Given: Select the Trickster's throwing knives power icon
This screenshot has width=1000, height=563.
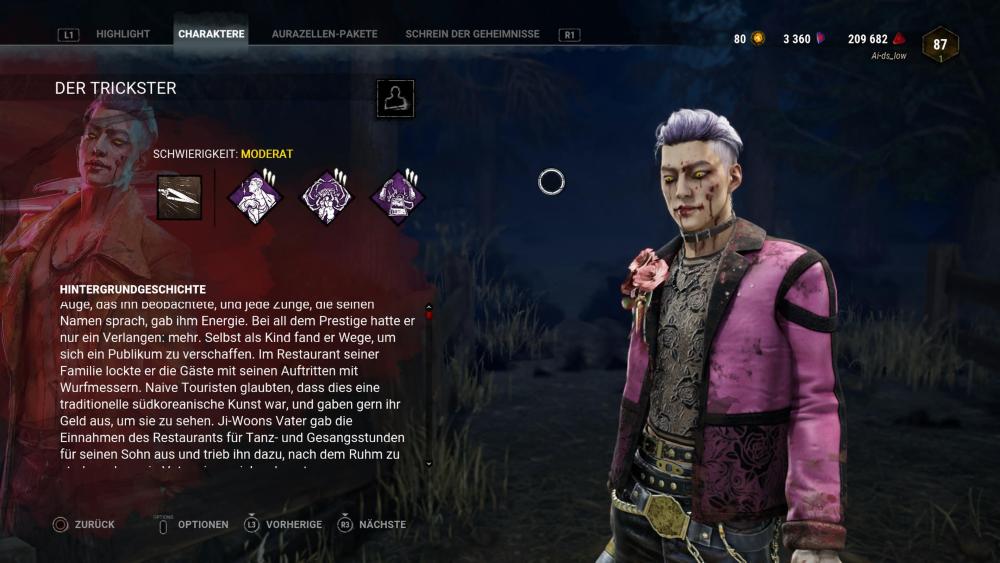Looking at the screenshot, I should (179, 197).
